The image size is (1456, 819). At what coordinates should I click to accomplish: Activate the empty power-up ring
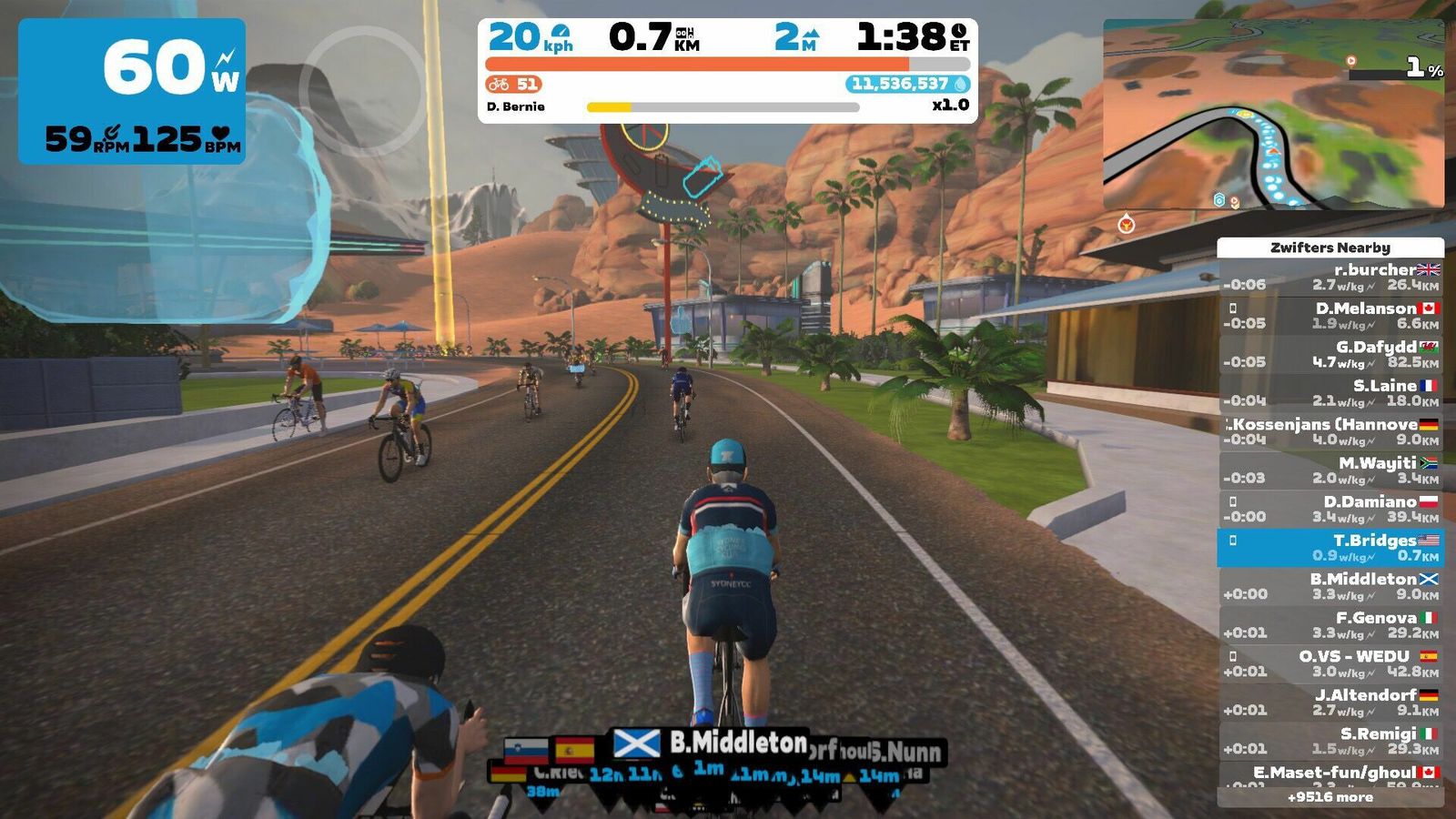[x=362, y=88]
